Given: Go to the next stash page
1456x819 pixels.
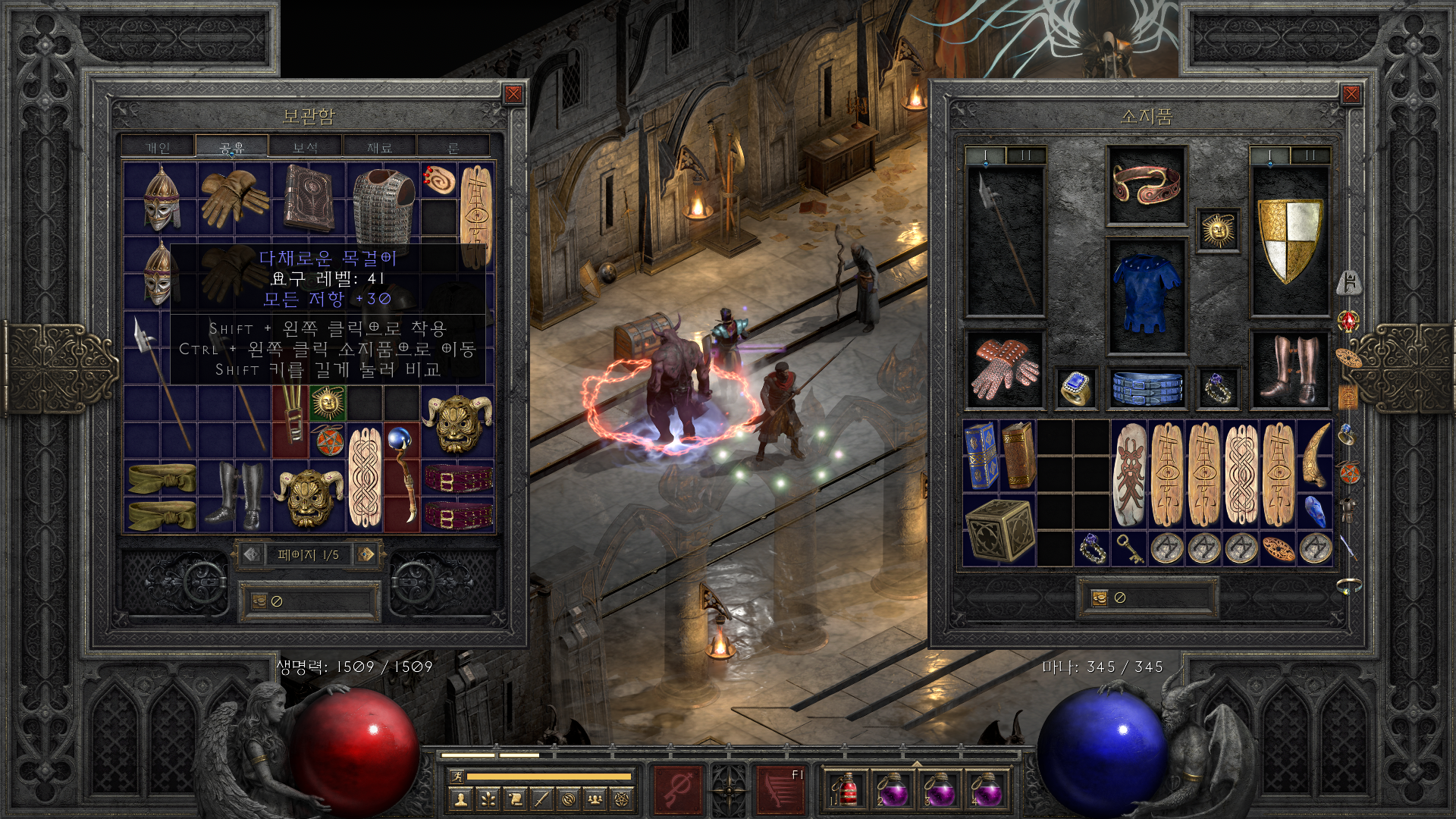Looking at the screenshot, I should [366, 554].
